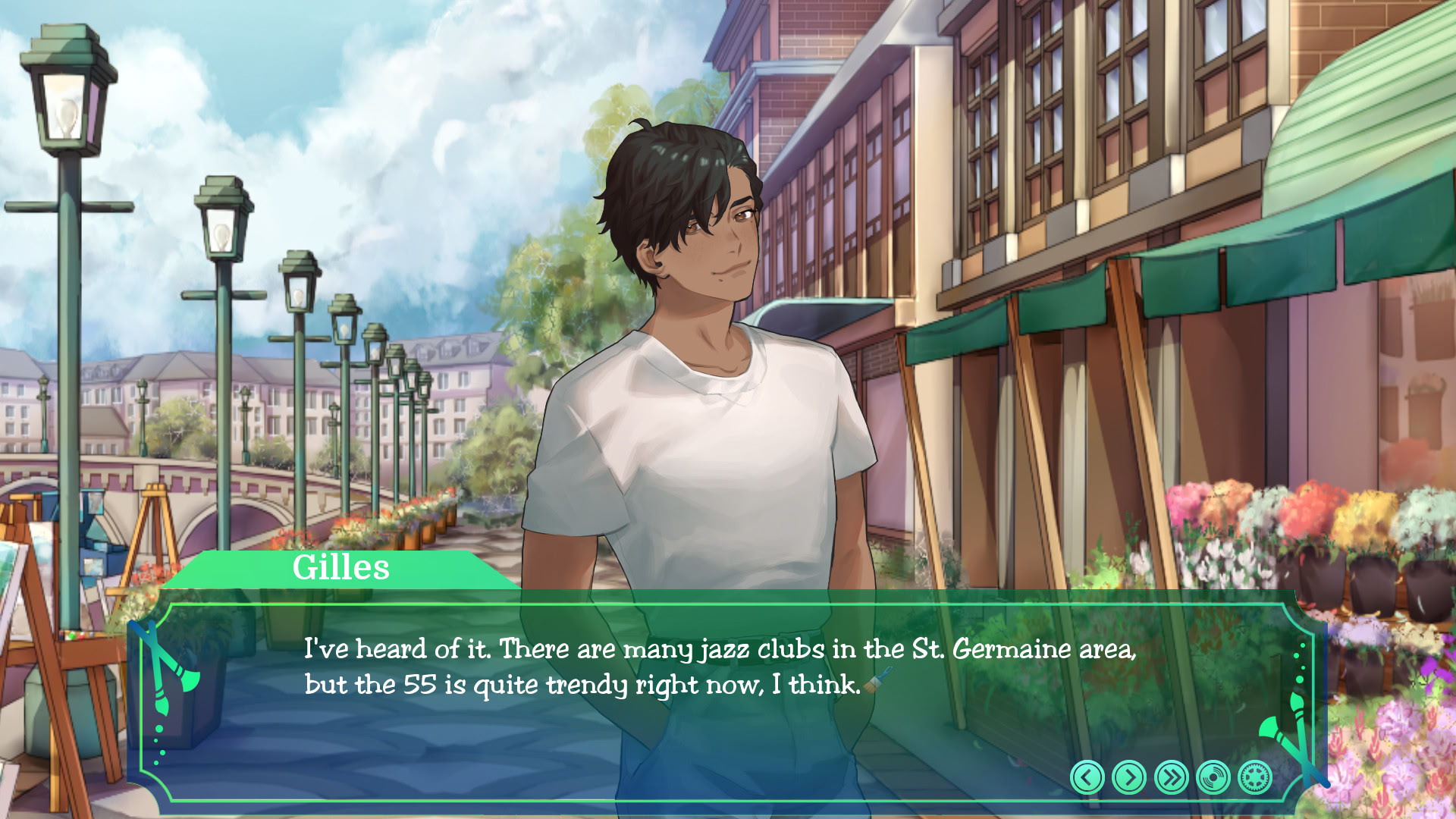Click the disc icon button

[x=1213, y=777]
